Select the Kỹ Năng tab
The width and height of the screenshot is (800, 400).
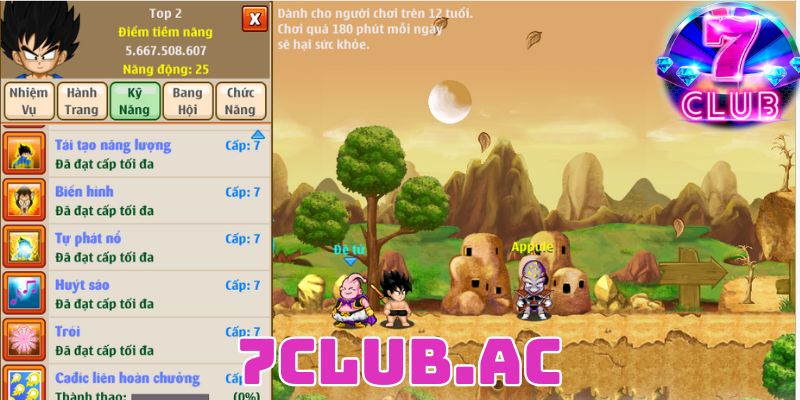click(135, 101)
